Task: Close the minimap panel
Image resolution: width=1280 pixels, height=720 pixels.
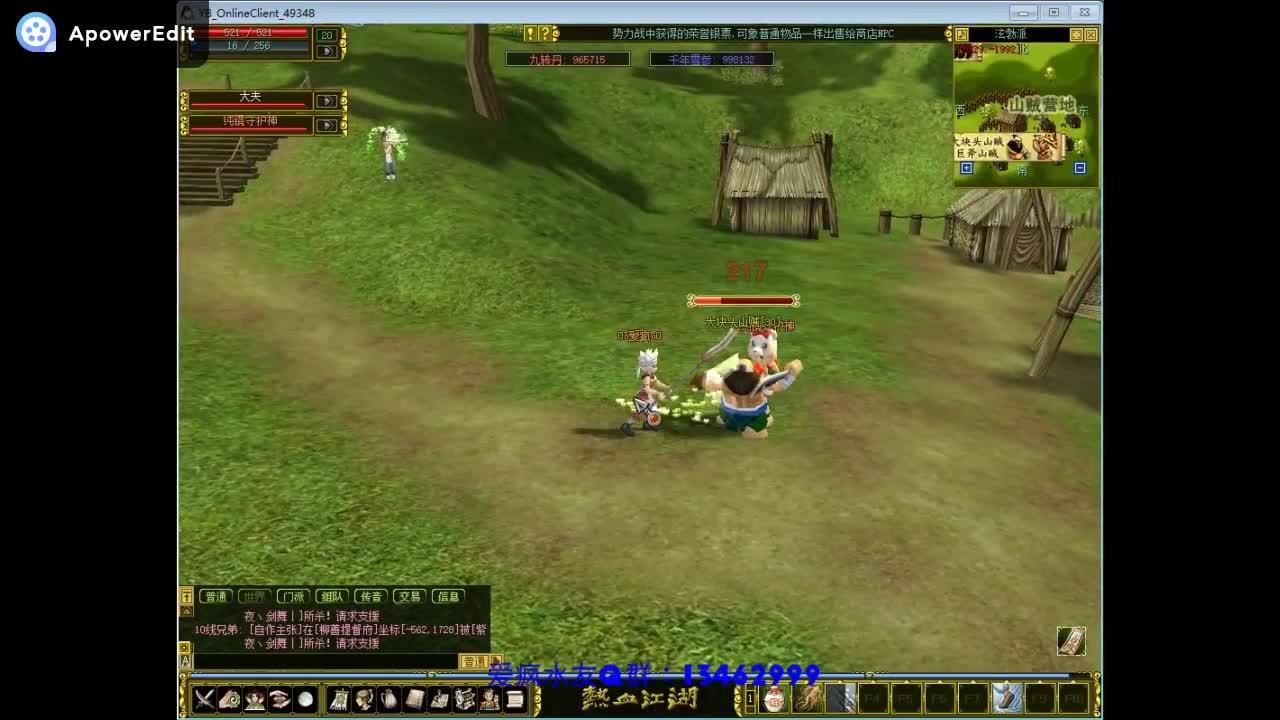Action: (x=1091, y=34)
